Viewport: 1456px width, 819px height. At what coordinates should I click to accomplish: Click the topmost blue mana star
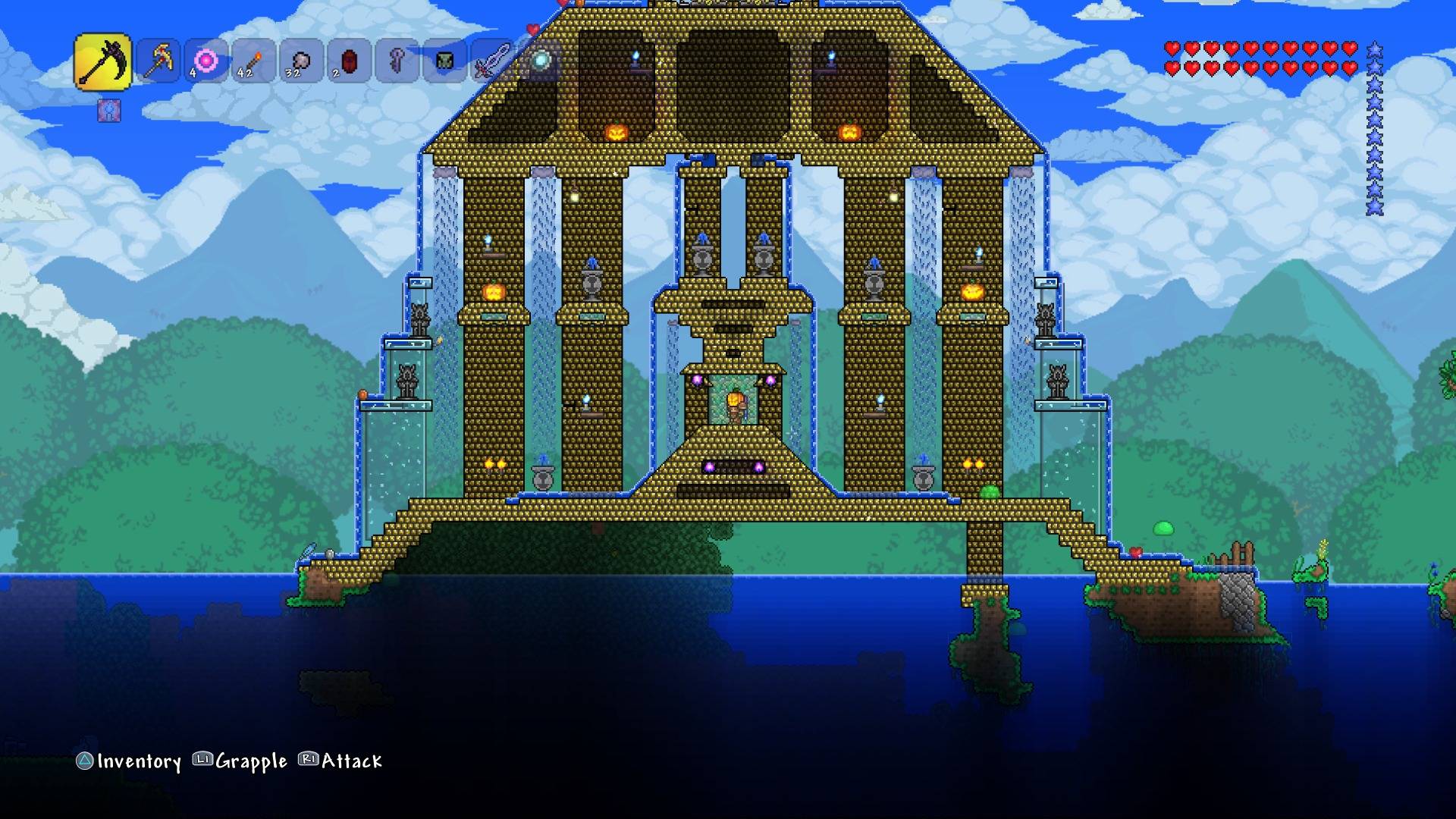click(1375, 49)
